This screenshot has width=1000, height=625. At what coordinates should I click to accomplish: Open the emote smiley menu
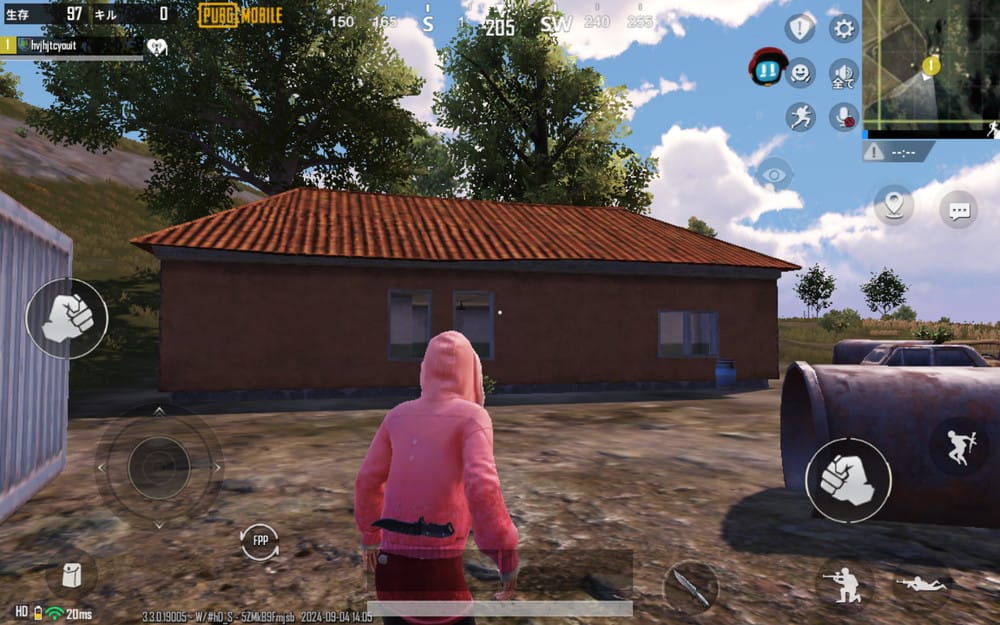pos(800,72)
